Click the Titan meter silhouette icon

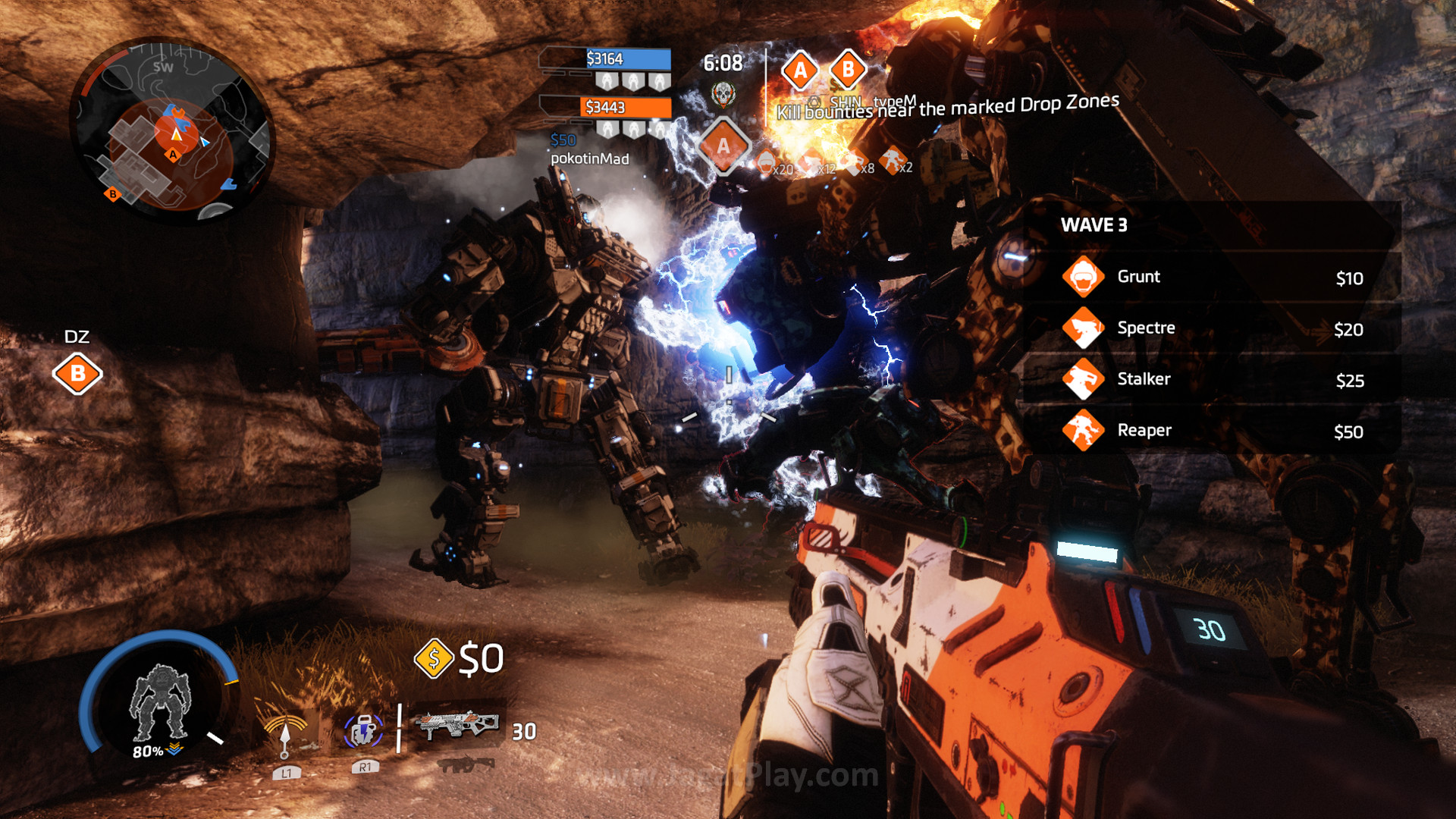point(158,701)
